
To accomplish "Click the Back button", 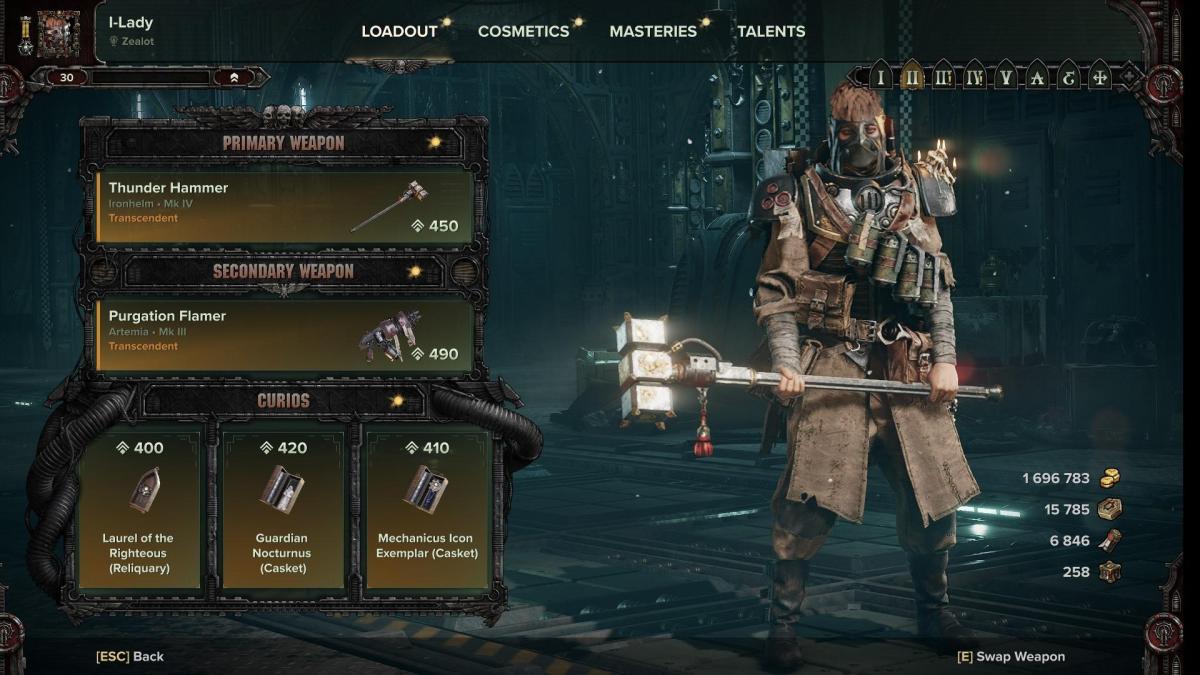I will [130, 656].
